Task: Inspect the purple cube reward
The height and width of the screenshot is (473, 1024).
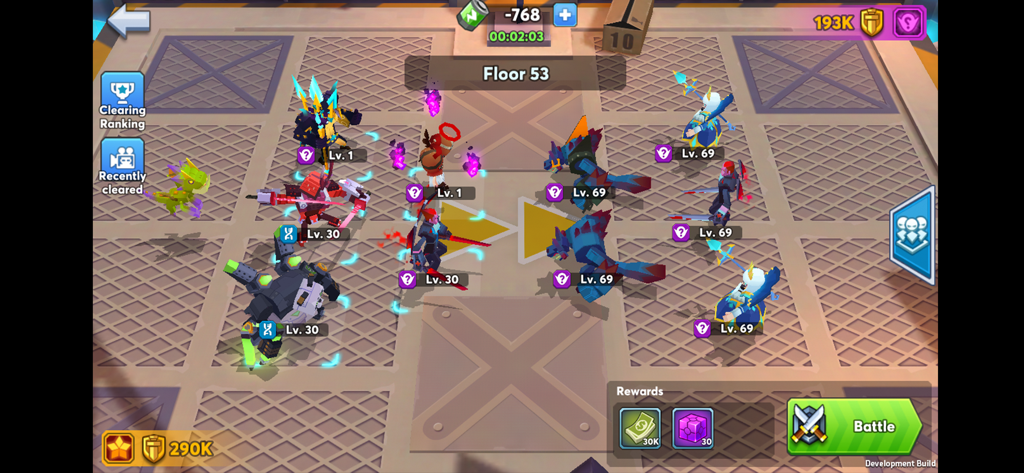Action: point(692,428)
